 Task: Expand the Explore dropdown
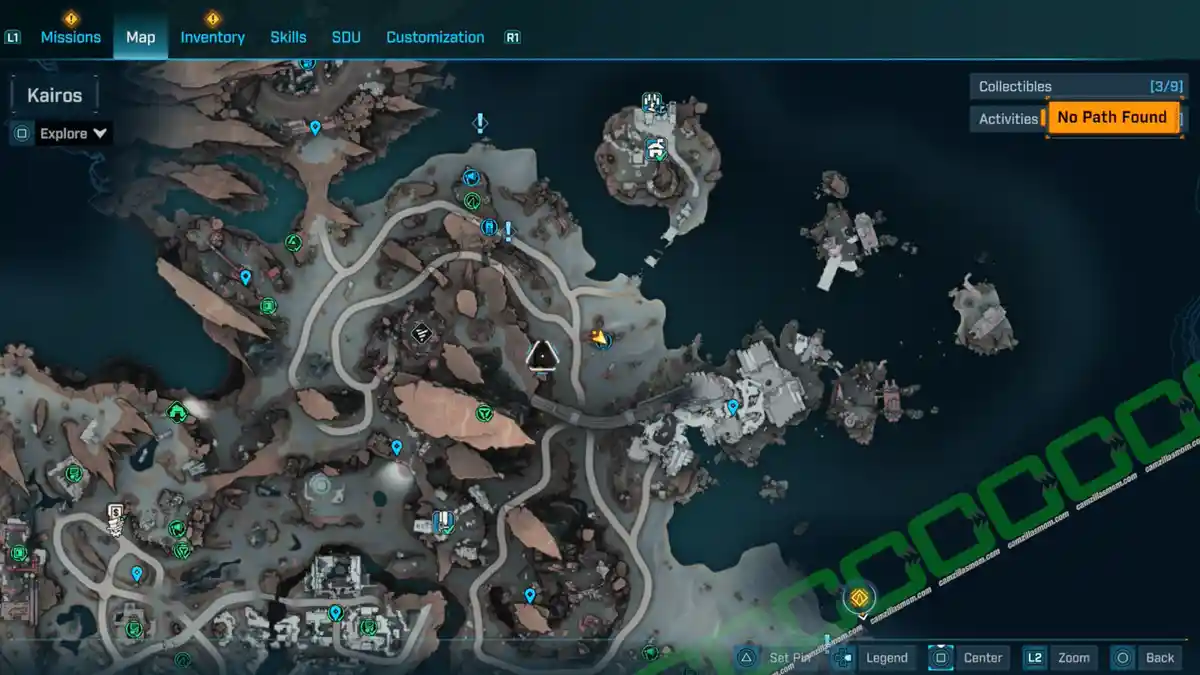73,133
